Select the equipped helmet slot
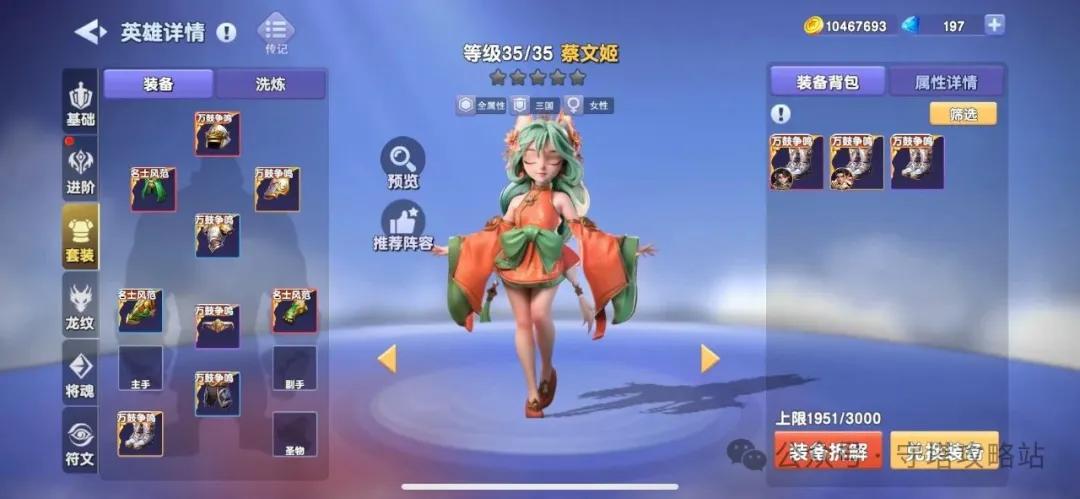Image resolution: width=1080 pixels, height=499 pixels. (x=217, y=134)
